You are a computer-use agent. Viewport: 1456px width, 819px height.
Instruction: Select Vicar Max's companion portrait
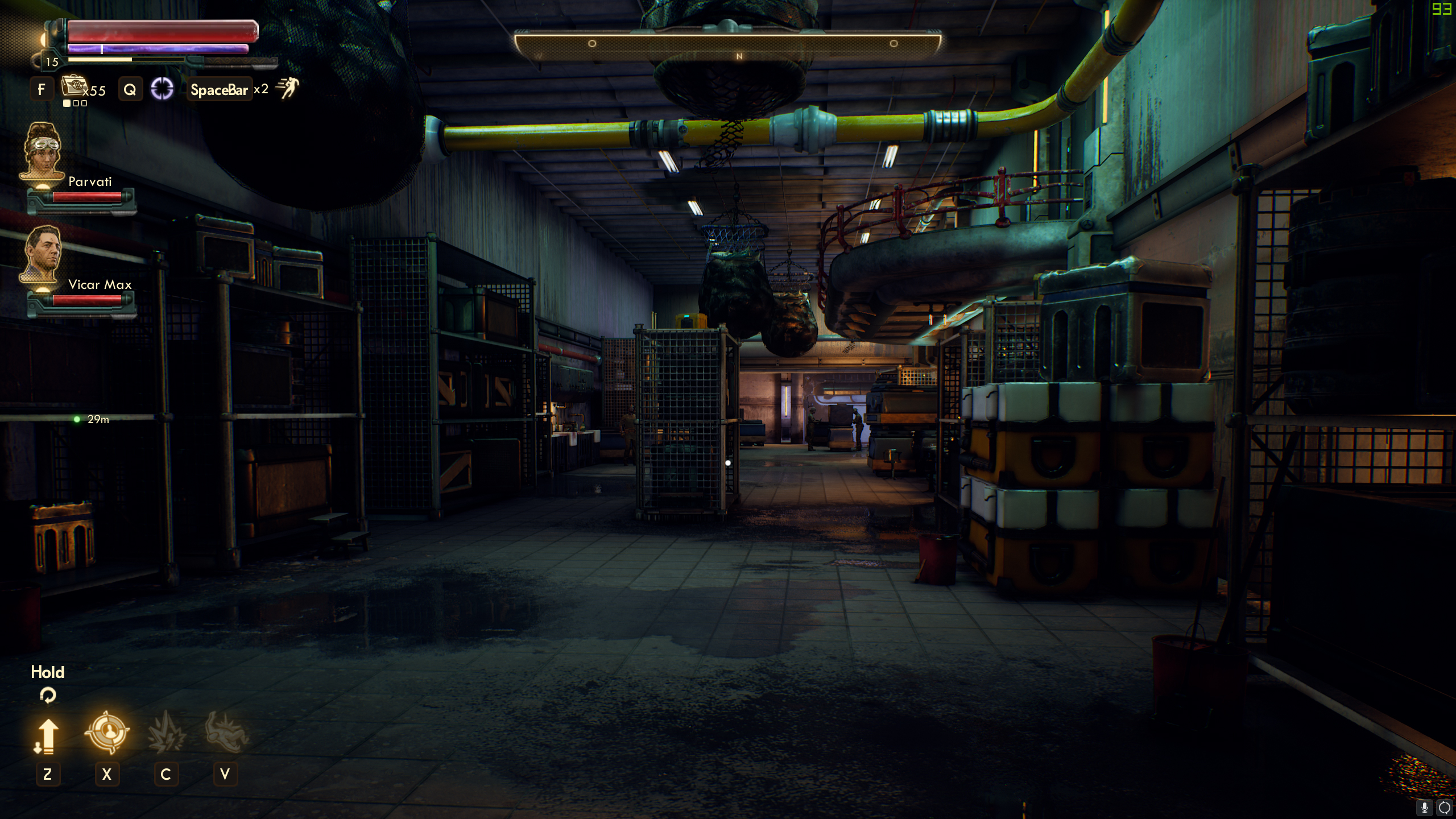click(x=42, y=254)
